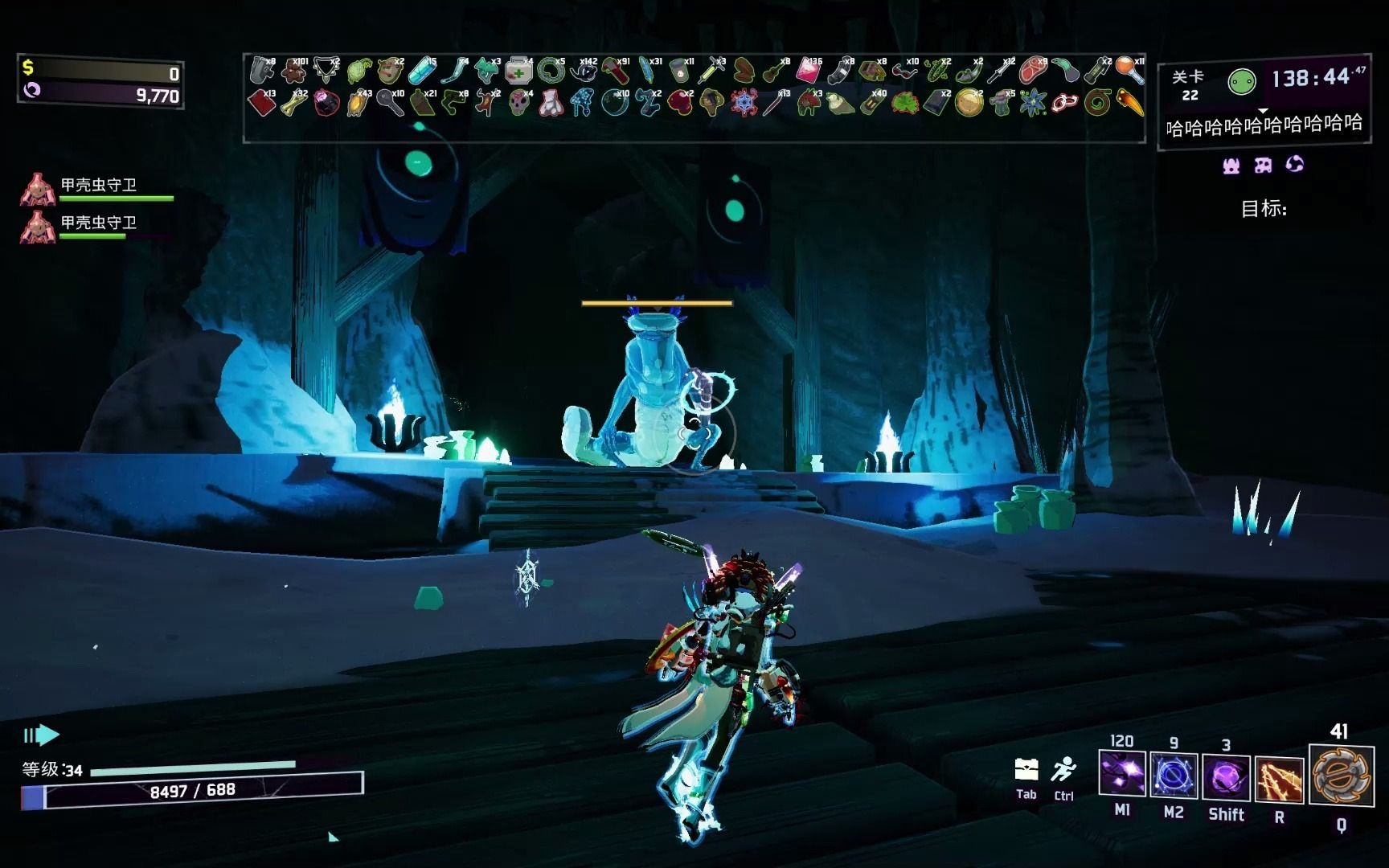Screen dimensions: 1389x868
Task: Use the blue circle secondary skill
Action: pyautogui.click(x=1173, y=776)
